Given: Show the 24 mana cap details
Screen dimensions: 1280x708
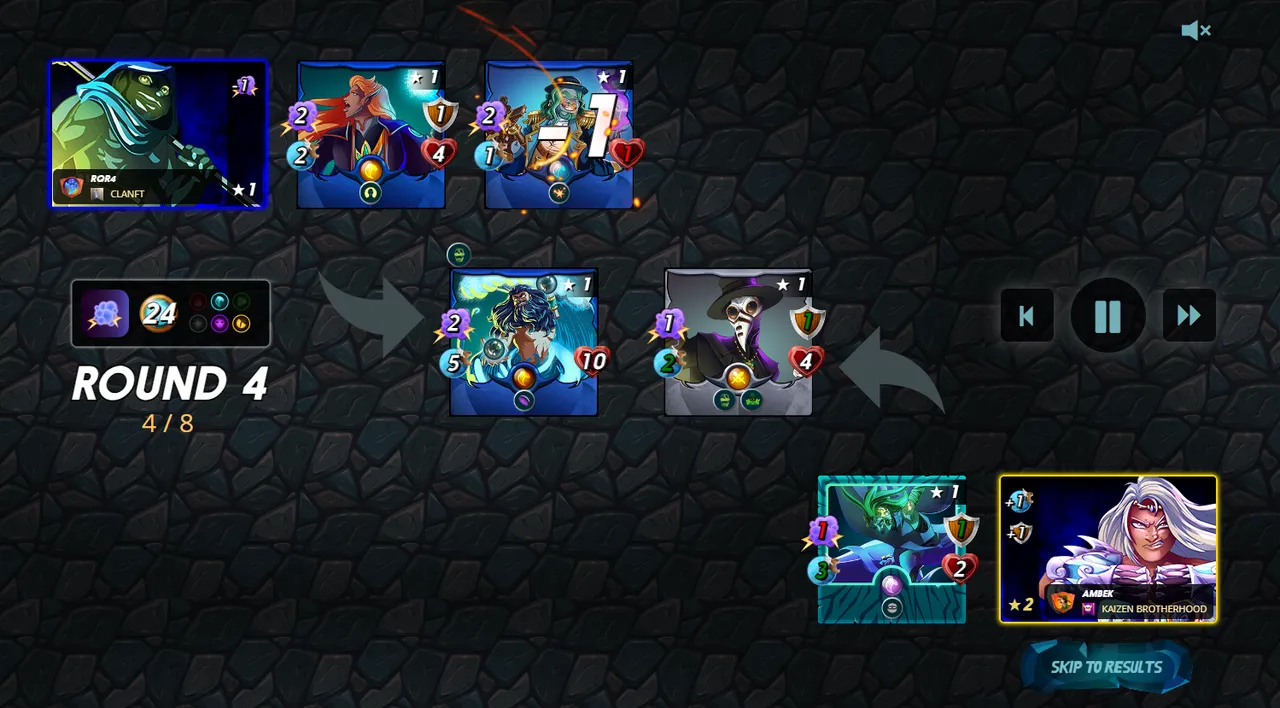Looking at the screenshot, I should click(158, 314).
